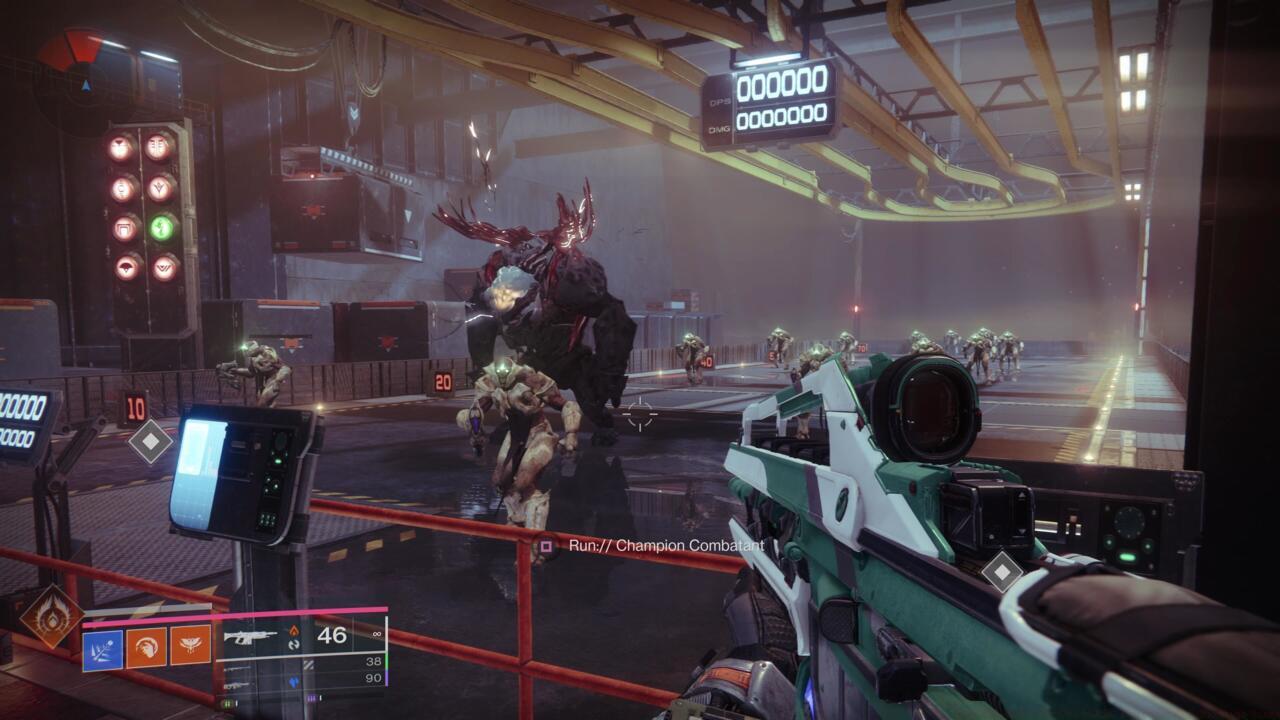
Task: Activate the solar Super diamond icon
Action: 52,616
